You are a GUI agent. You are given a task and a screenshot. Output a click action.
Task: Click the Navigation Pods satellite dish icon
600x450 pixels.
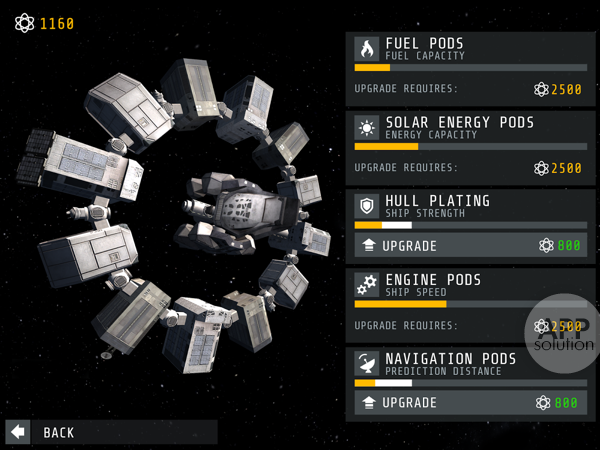[367, 364]
